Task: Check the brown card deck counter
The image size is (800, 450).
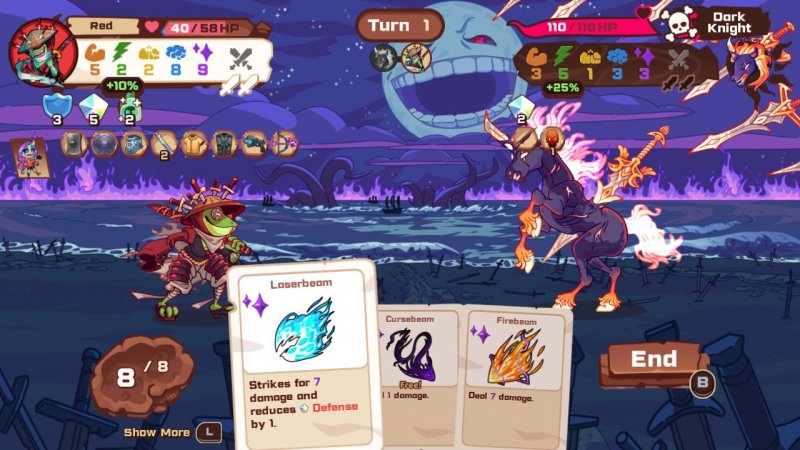Action: coord(140,378)
